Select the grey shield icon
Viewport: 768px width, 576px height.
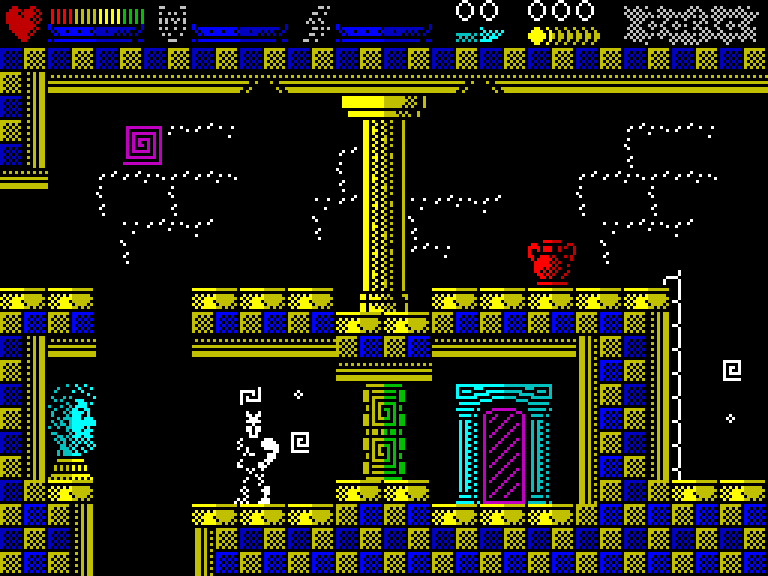coord(172,22)
